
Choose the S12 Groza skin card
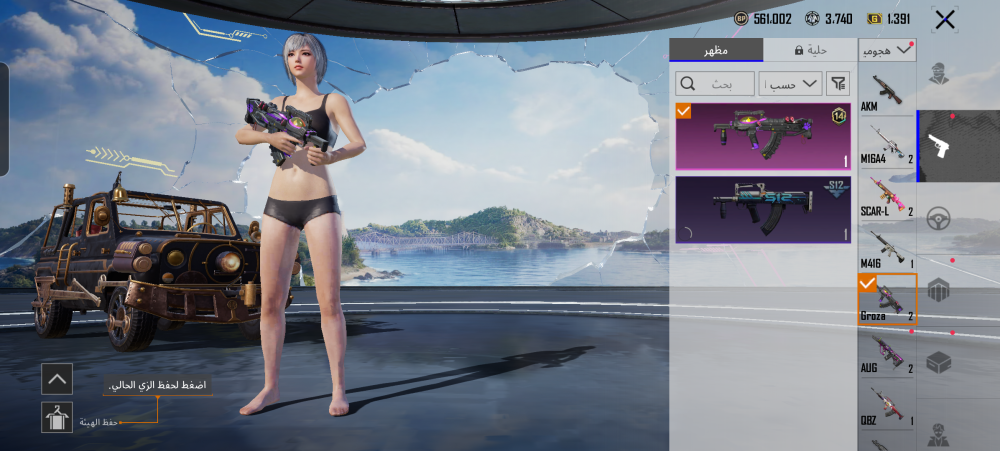pyautogui.click(x=763, y=210)
